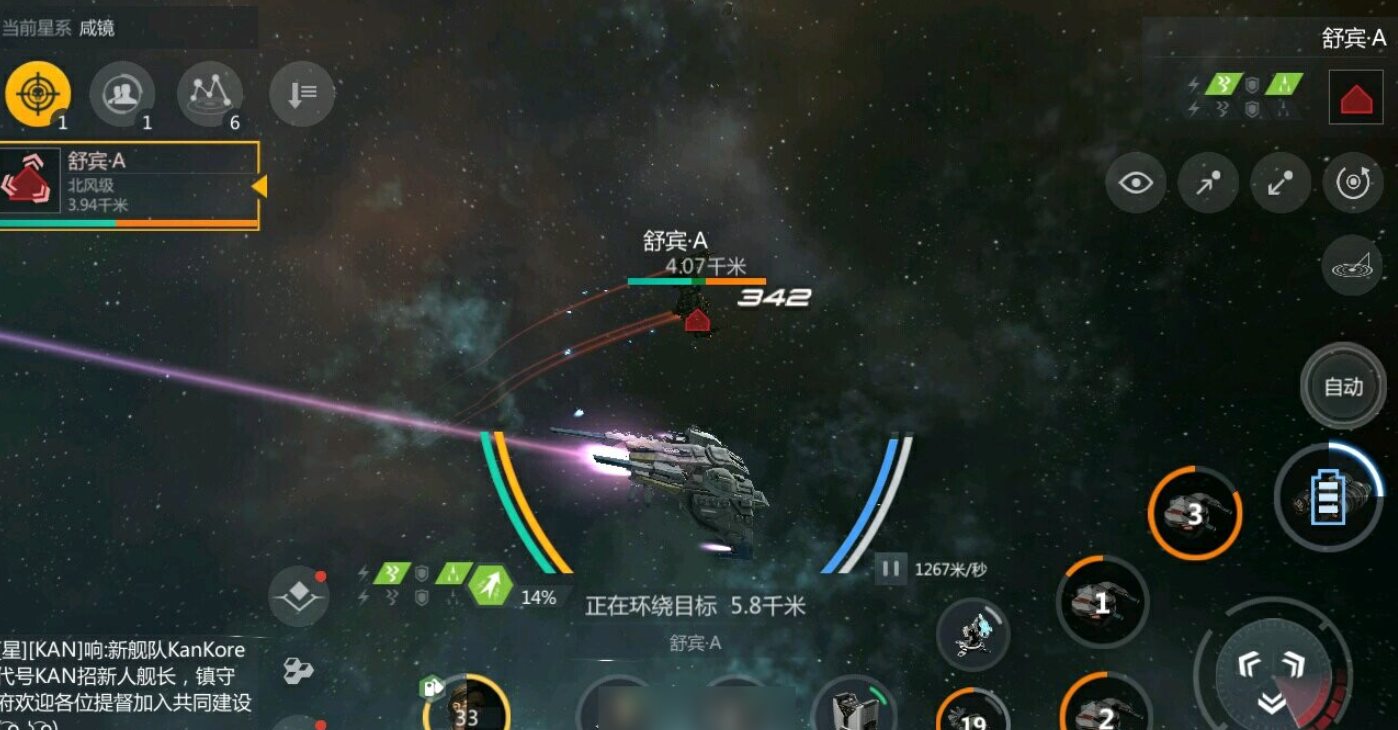This screenshot has width=1398, height=730.
Task: Tap the eye observation icon
Action: pyautogui.click(x=1135, y=183)
